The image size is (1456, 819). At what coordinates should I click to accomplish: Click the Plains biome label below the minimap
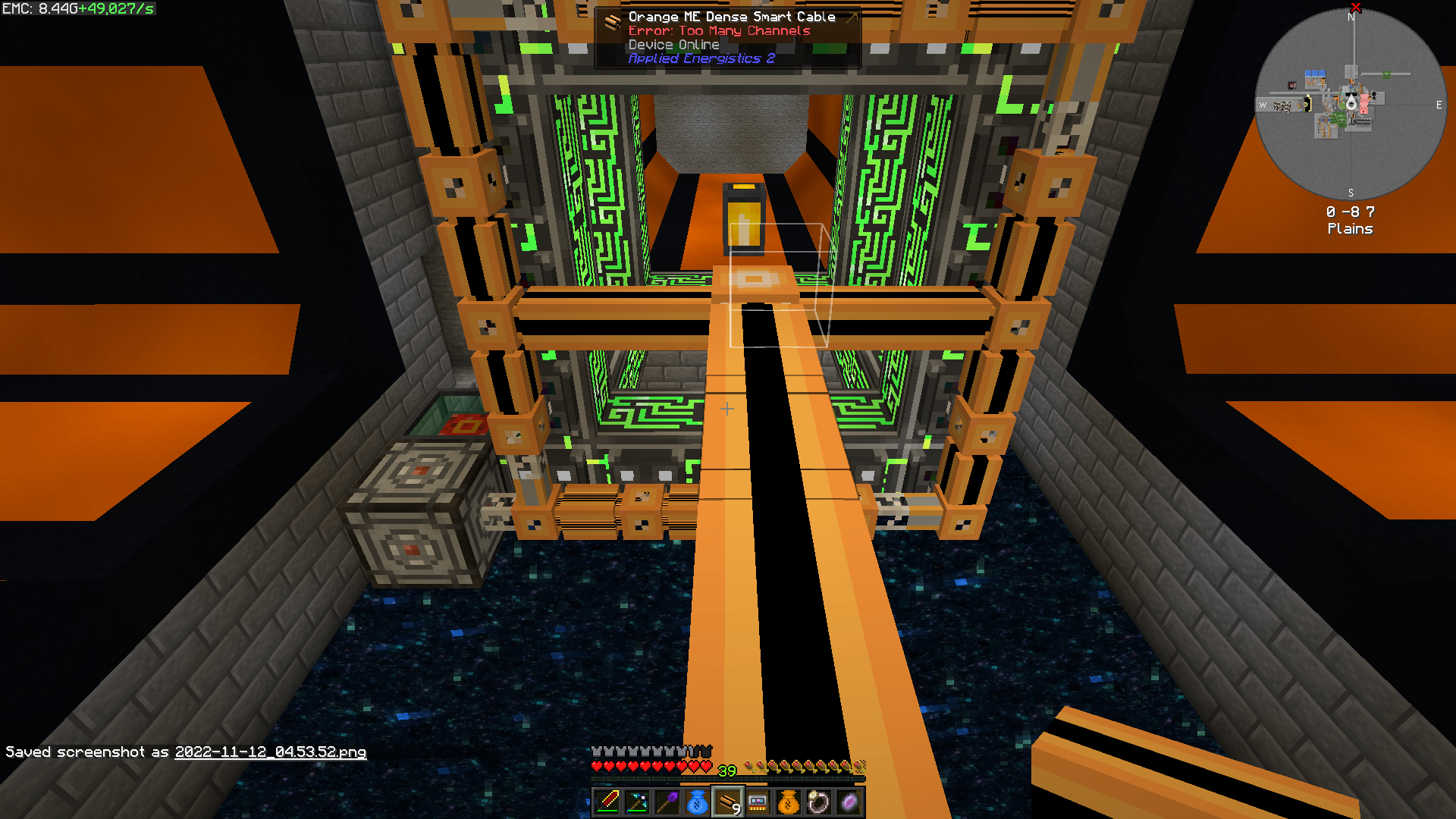[1350, 228]
